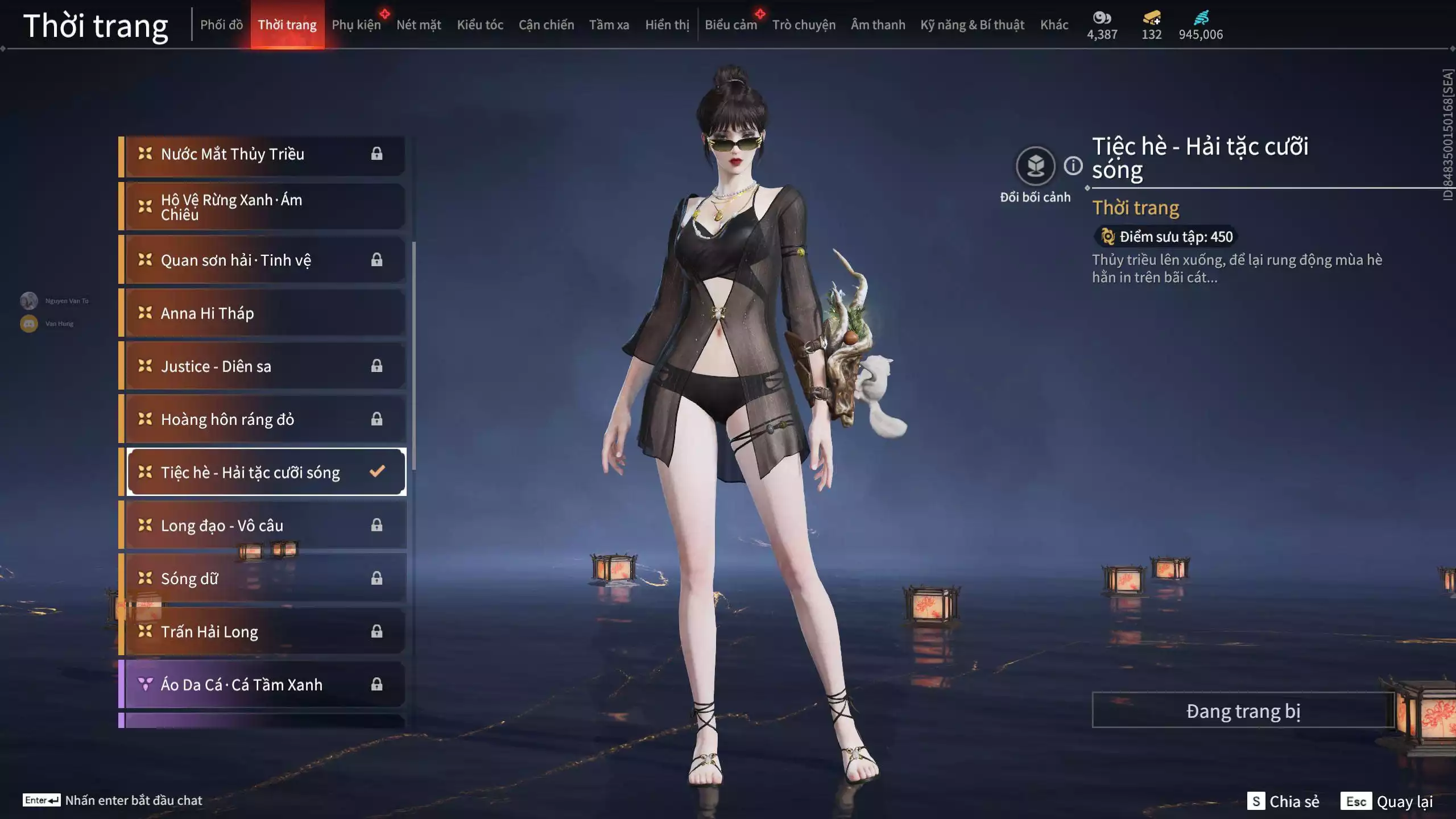Open the Âm thanh tab
Screen dimensions: 1456x819
(878, 25)
